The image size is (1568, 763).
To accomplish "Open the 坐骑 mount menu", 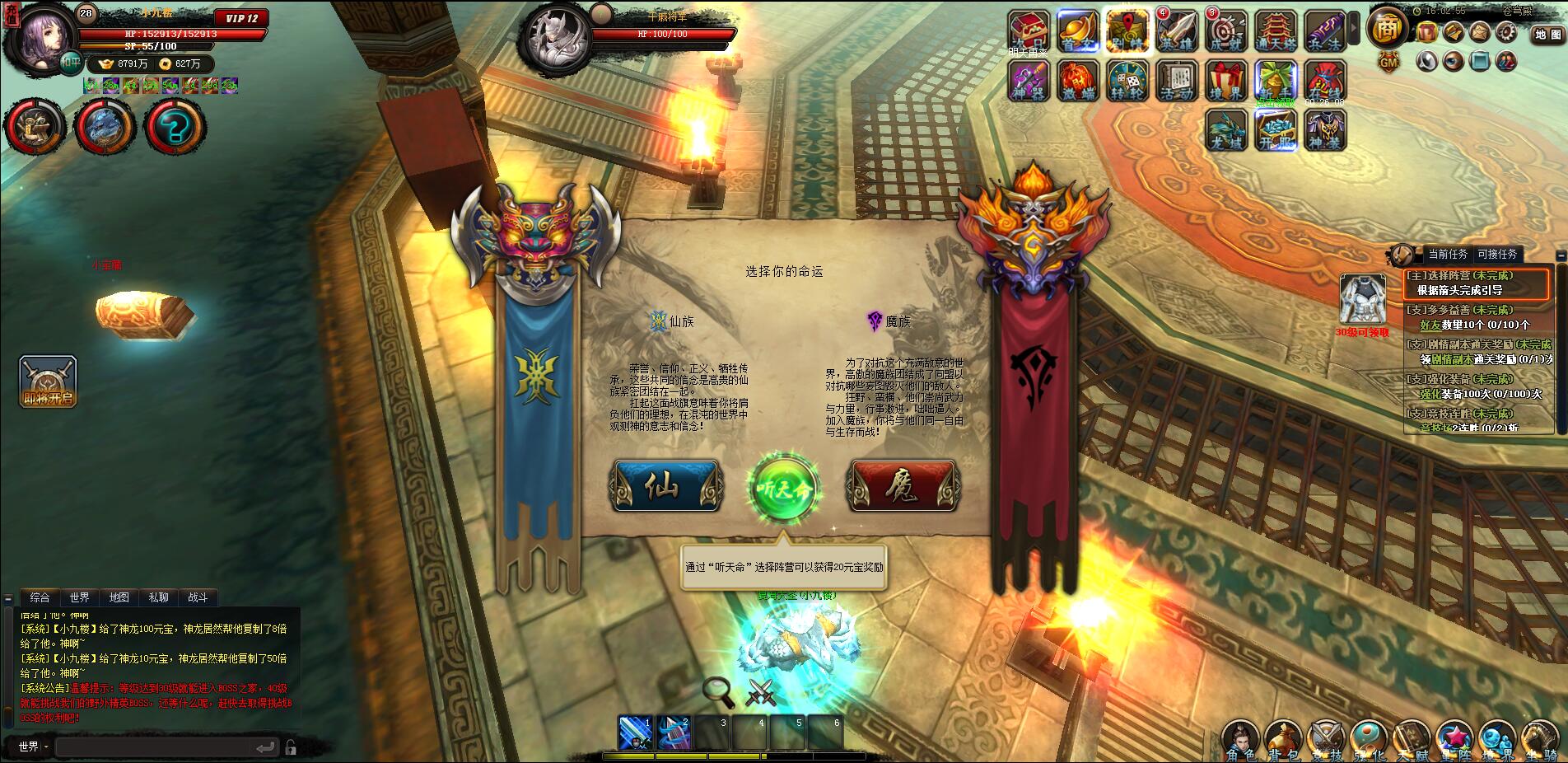I will pyautogui.click(x=1538, y=741).
